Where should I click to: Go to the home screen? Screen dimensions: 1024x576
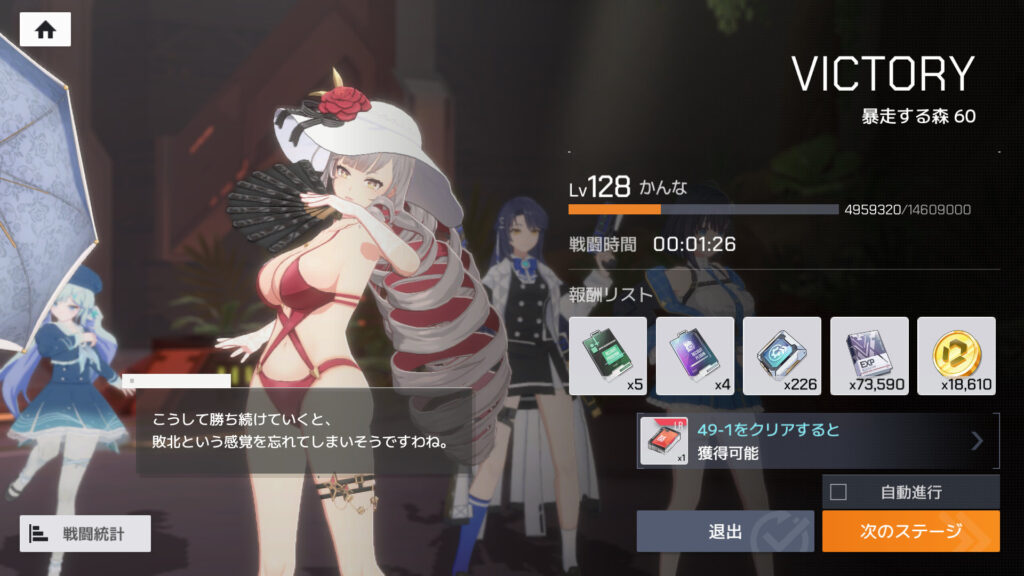(45, 30)
